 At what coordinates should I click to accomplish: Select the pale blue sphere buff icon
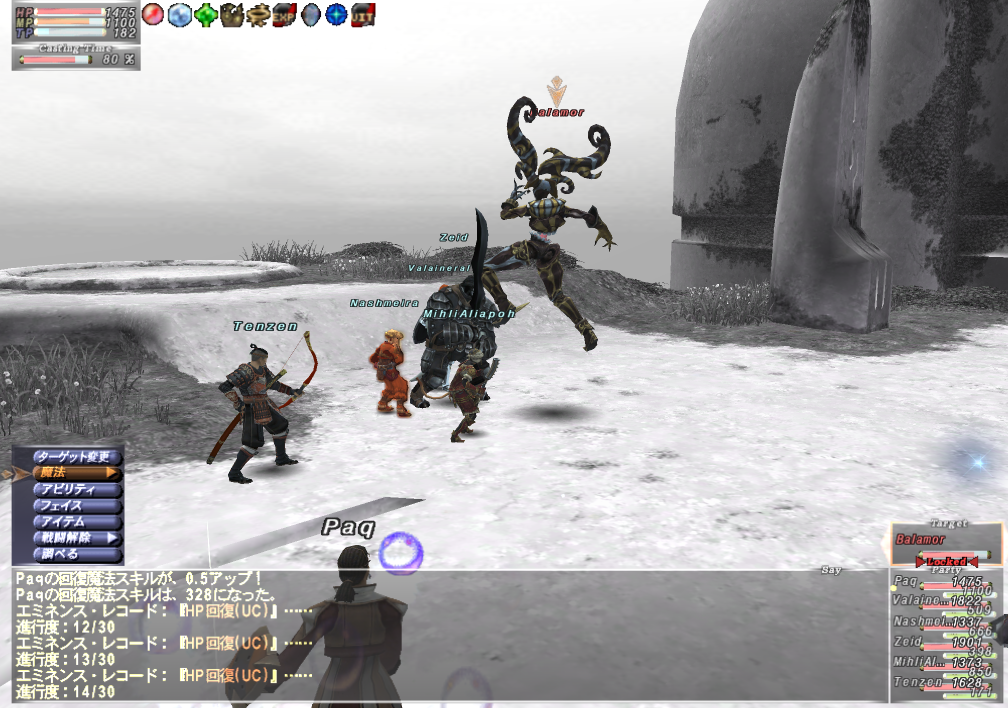click(x=179, y=15)
